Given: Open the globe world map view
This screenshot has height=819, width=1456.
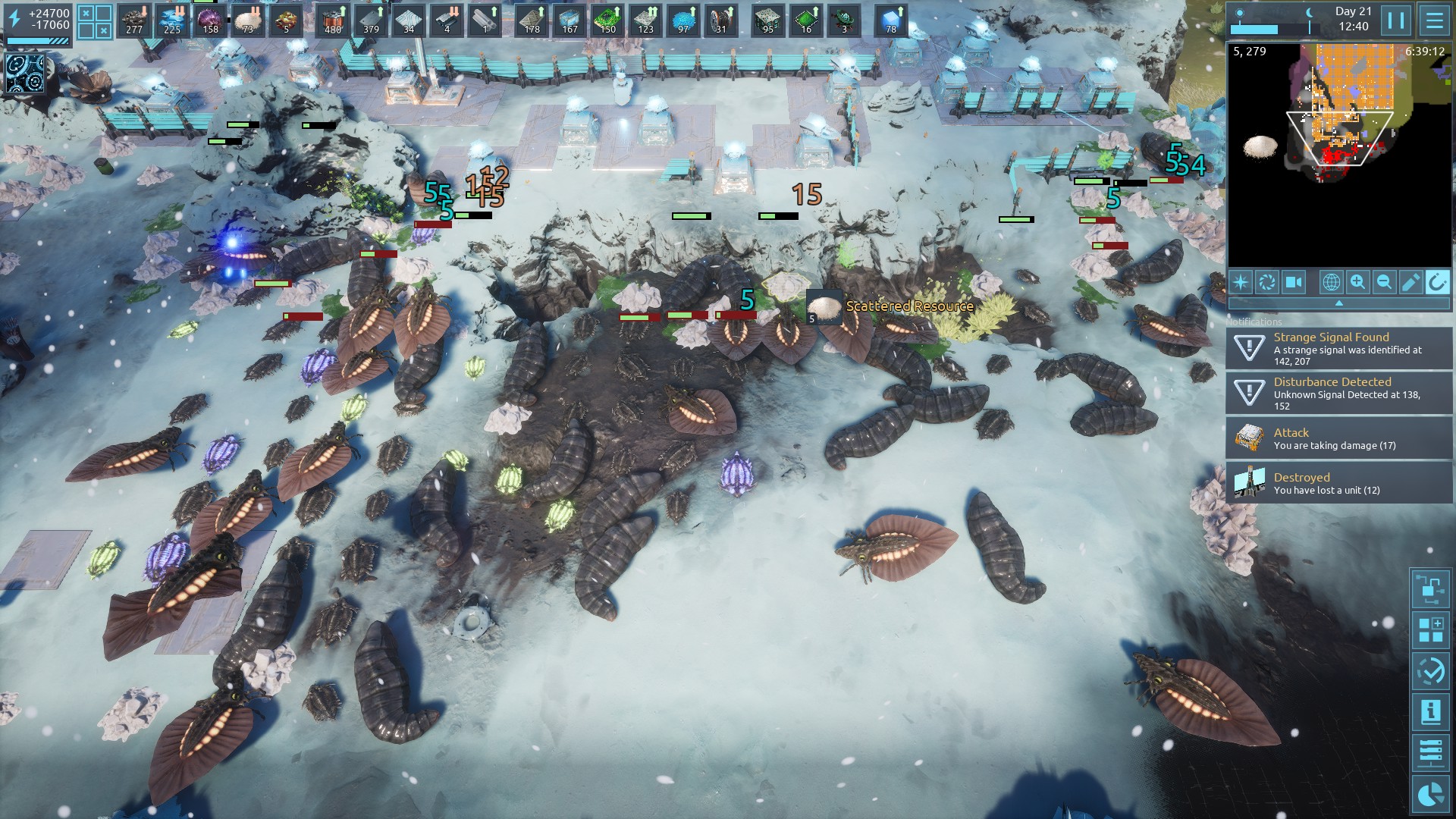Looking at the screenshot, I should pyautogui.click(x=1331, y=282).
